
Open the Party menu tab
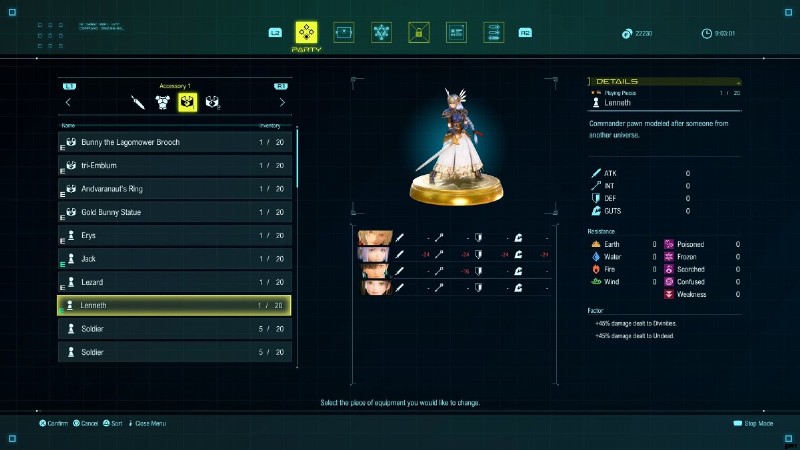[x=306, y=33]
